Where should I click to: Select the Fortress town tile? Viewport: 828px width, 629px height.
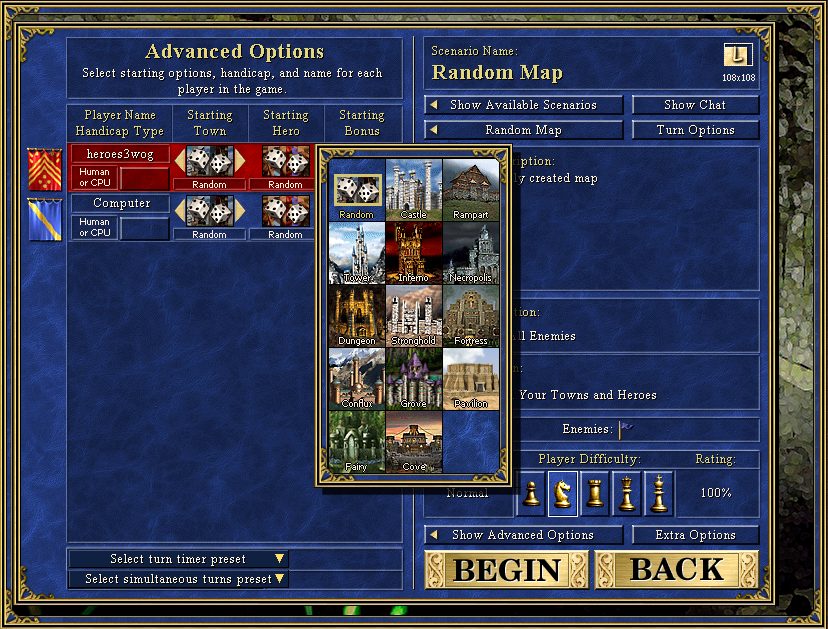[x=471, y=315]
